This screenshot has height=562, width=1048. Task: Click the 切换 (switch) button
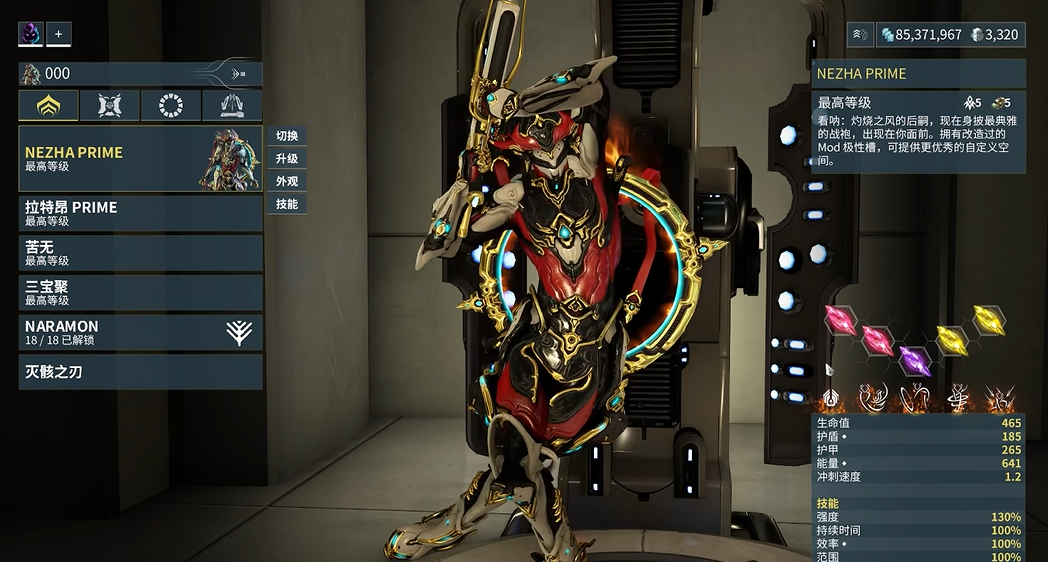287,136
